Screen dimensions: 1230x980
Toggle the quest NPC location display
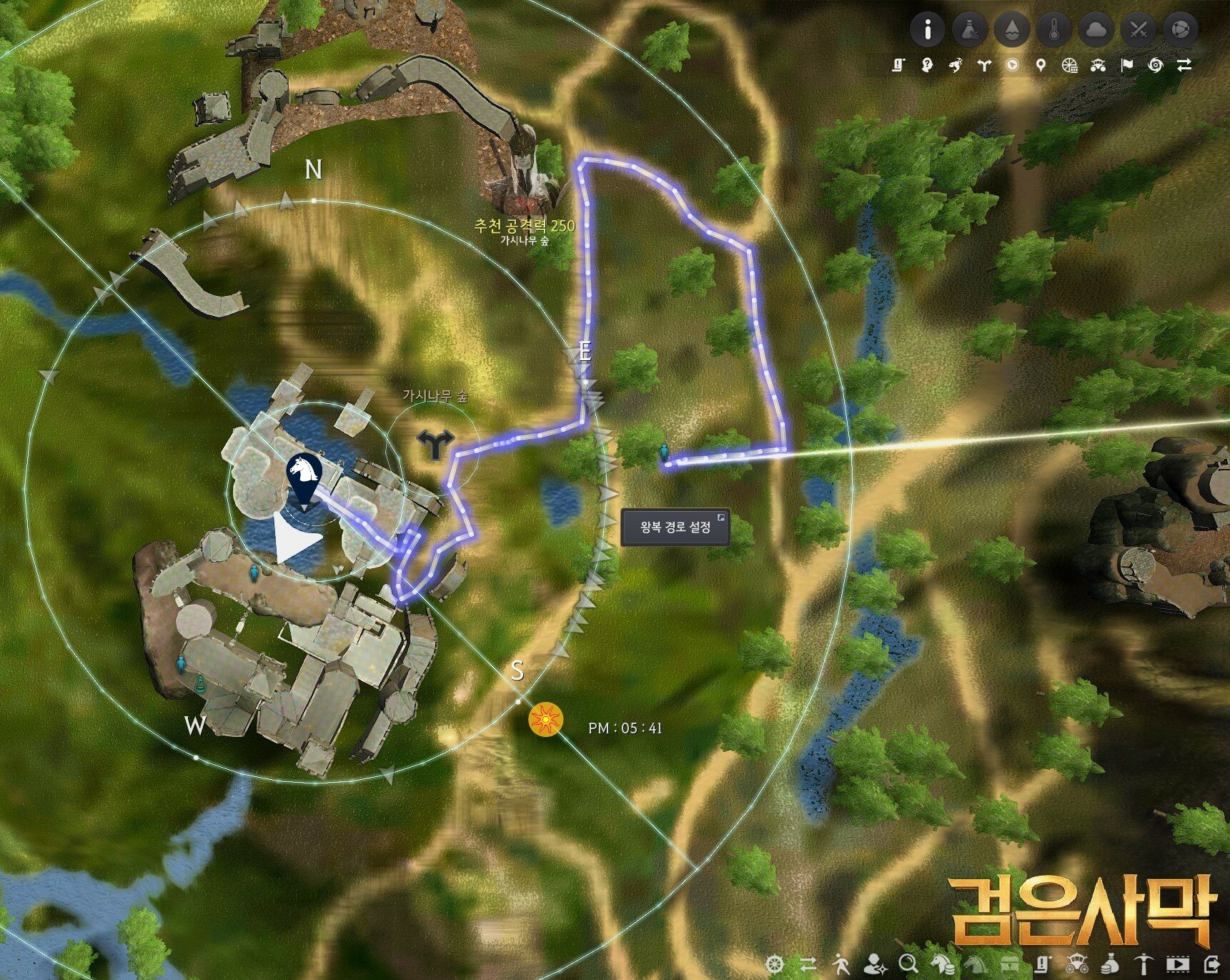pos(926,64)
